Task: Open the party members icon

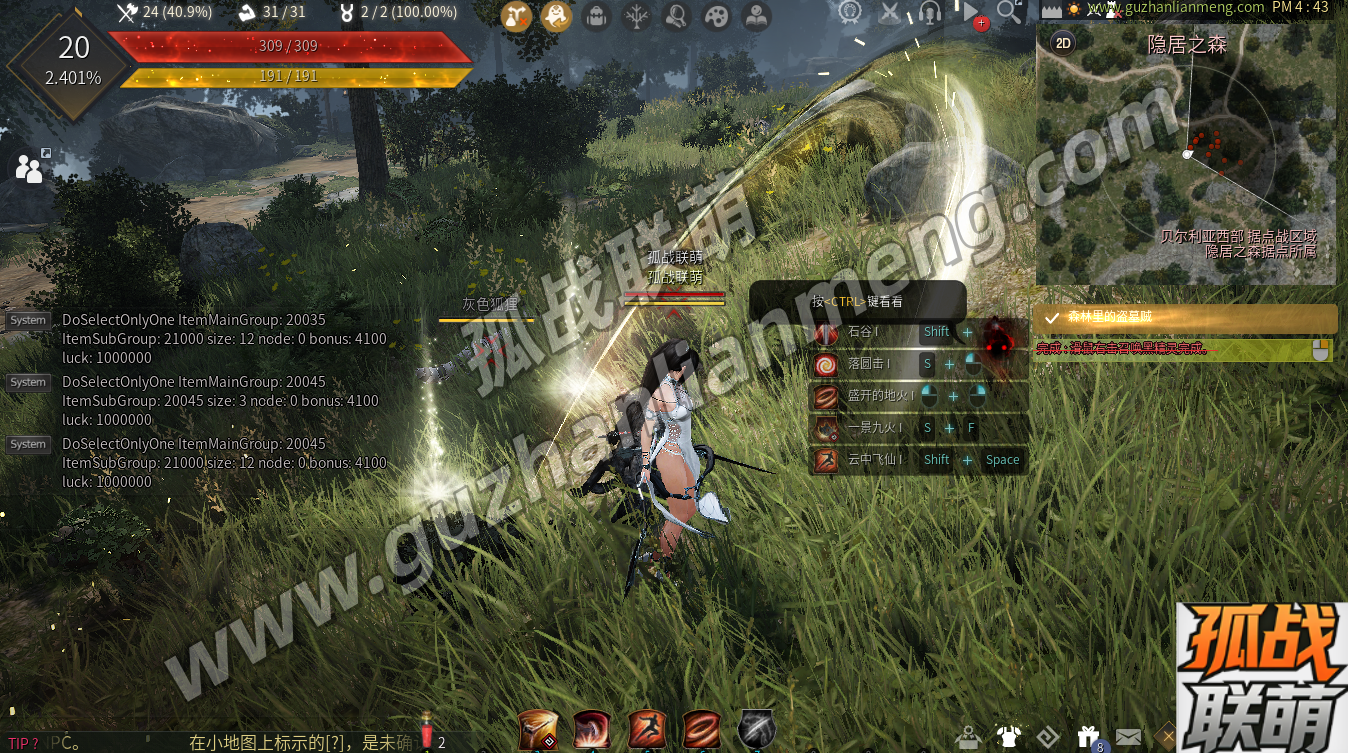Action: 30,169
